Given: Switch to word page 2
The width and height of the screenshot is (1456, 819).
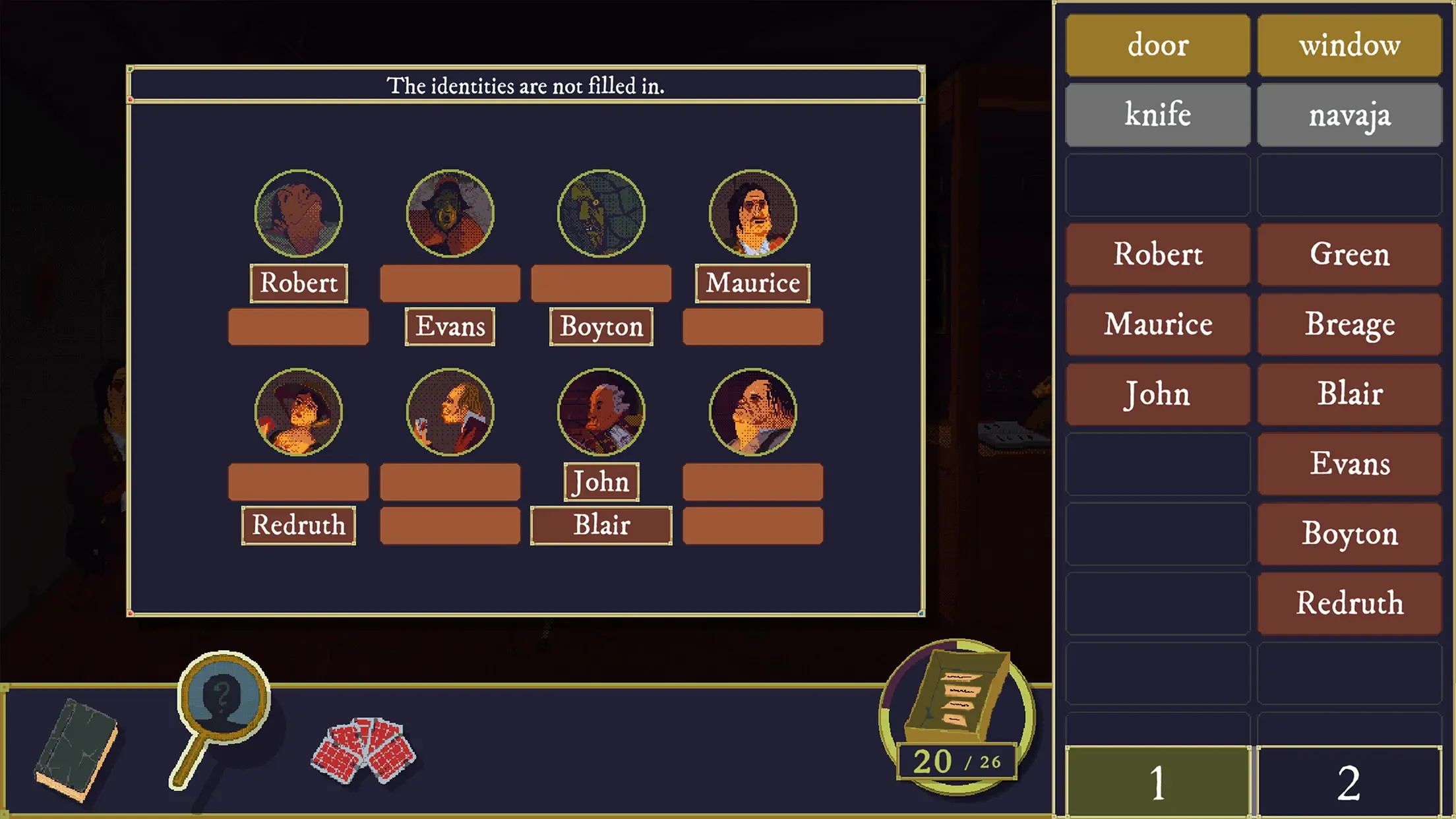Looking at the screenshot, I should coord(1349,782).
